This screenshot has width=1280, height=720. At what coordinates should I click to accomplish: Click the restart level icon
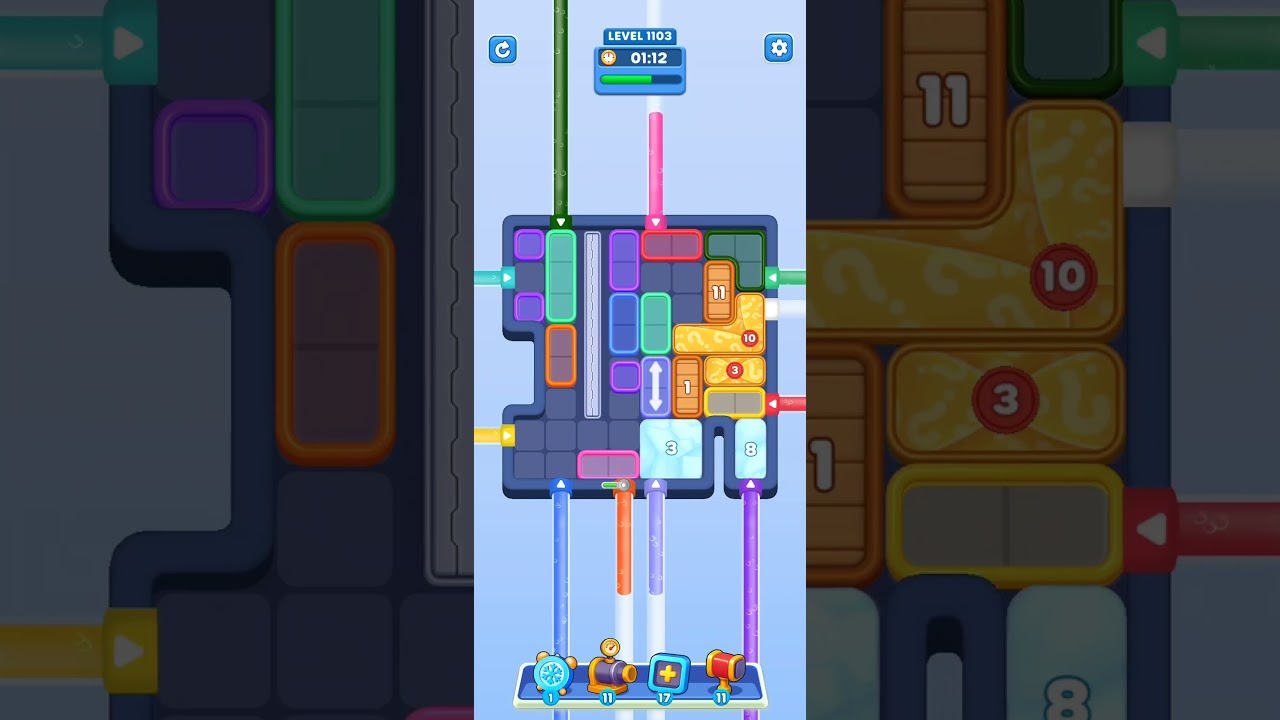click(503, 49)
